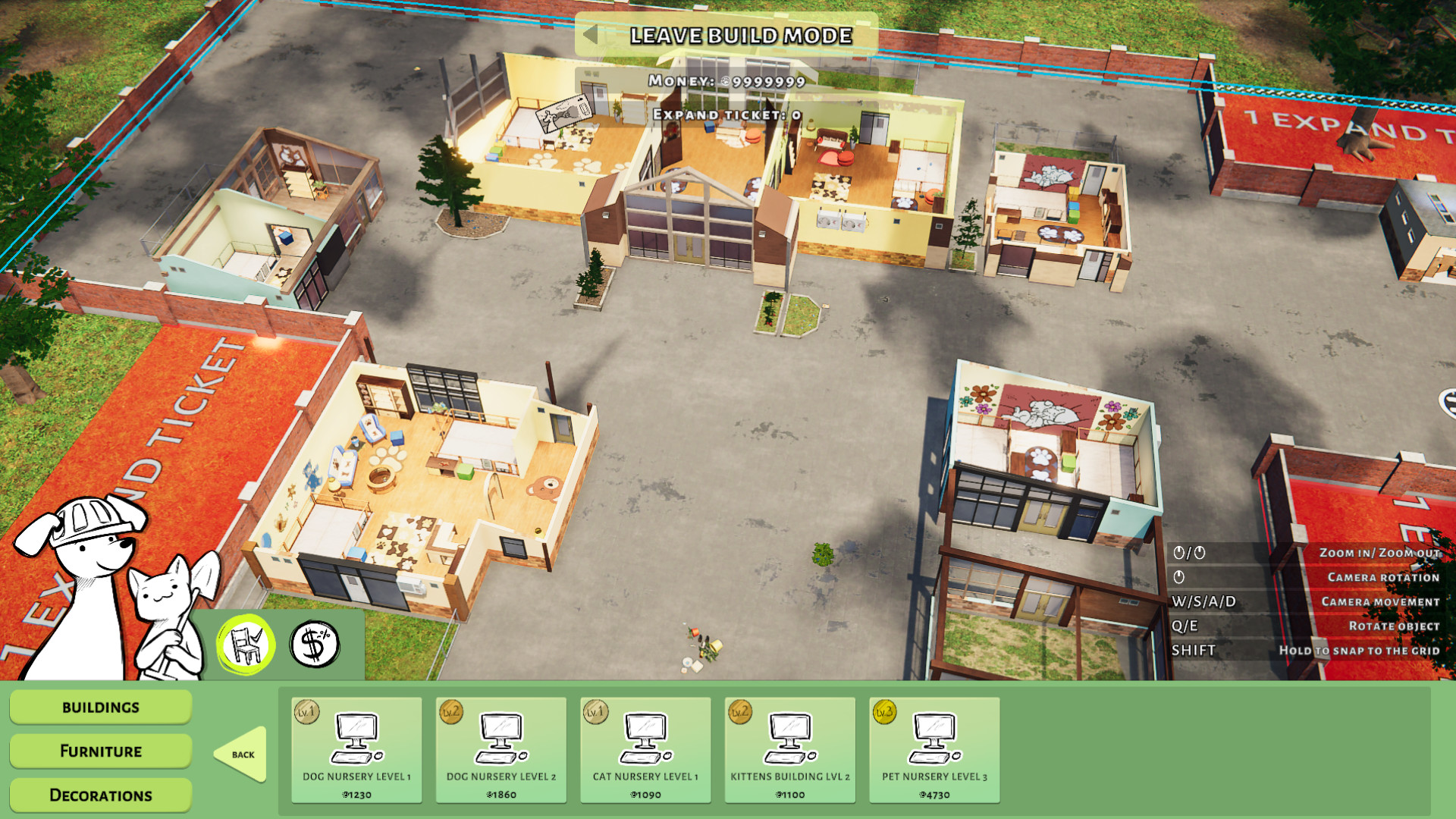The height and width of the screenshot is (819, 1456).
Task: Open the Buildings category
Action: [x=99, y=707]
